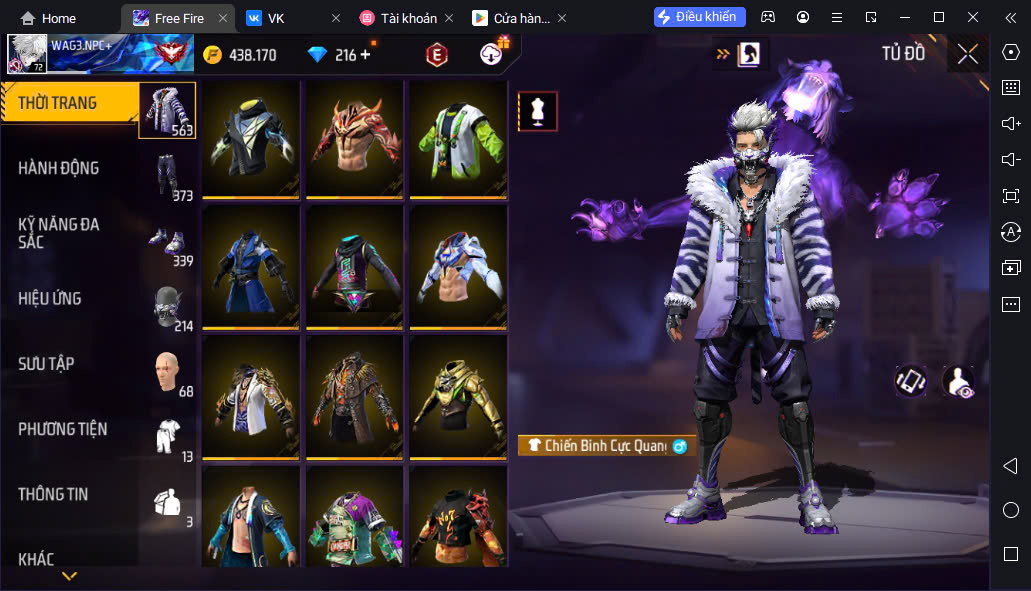Screen dimensions: 1031x591
Task: Select the black and yellow jacket
Action: 251,138
